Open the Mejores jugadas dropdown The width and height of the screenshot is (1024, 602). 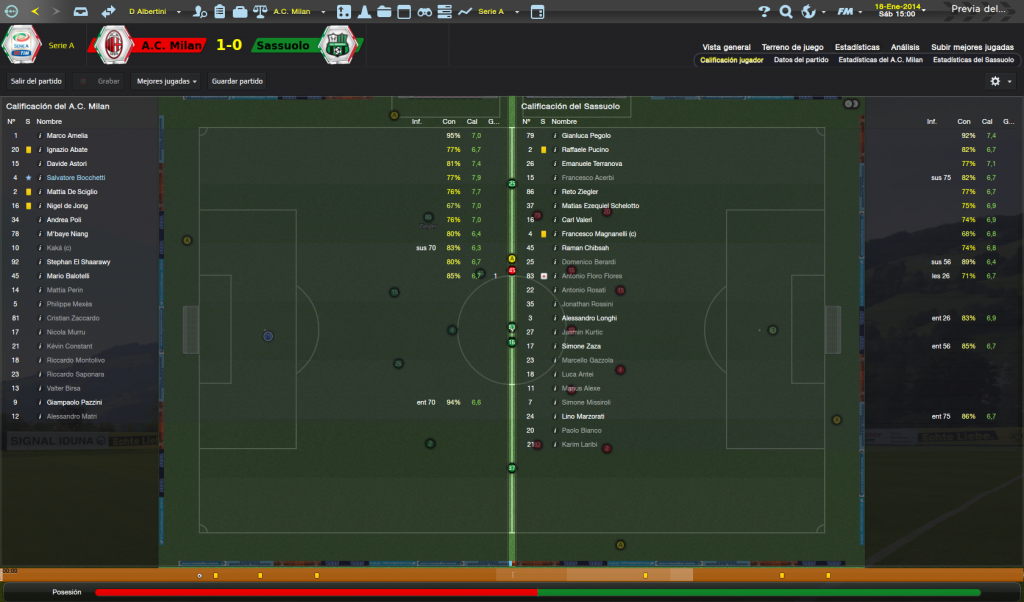pyautogui.click(x=166, y=81)
